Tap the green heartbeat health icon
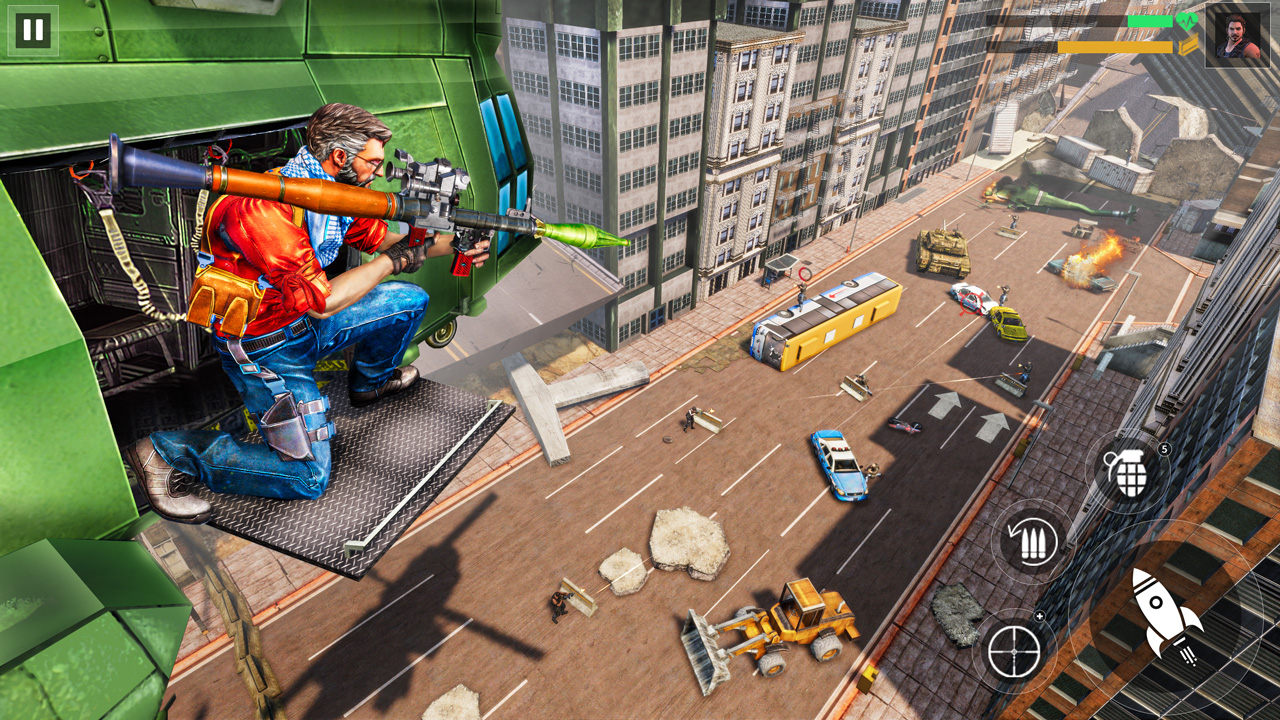Screen dimensions: 1280x720 click(x=1187, y=22)
